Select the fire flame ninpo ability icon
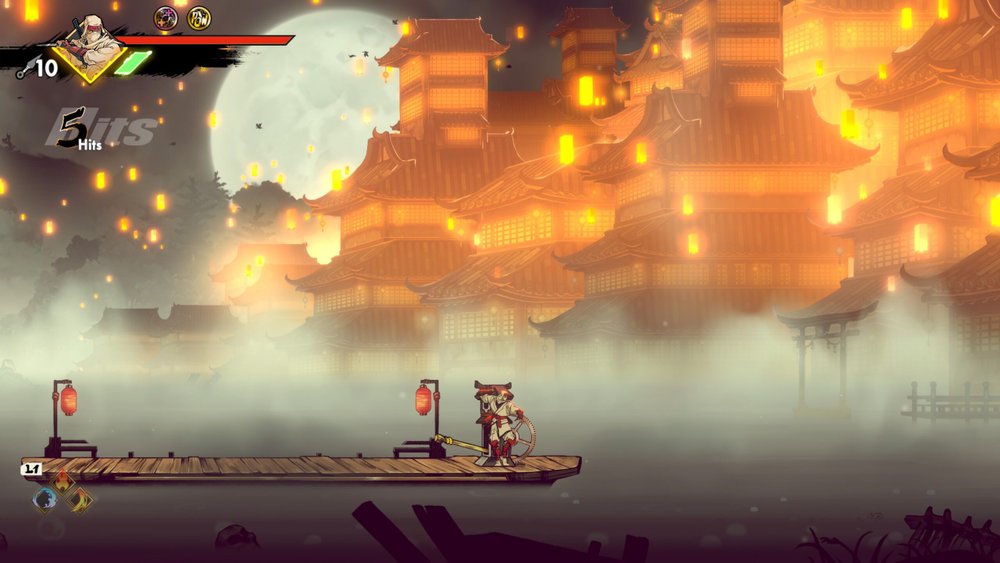 (x=63, y=483)
